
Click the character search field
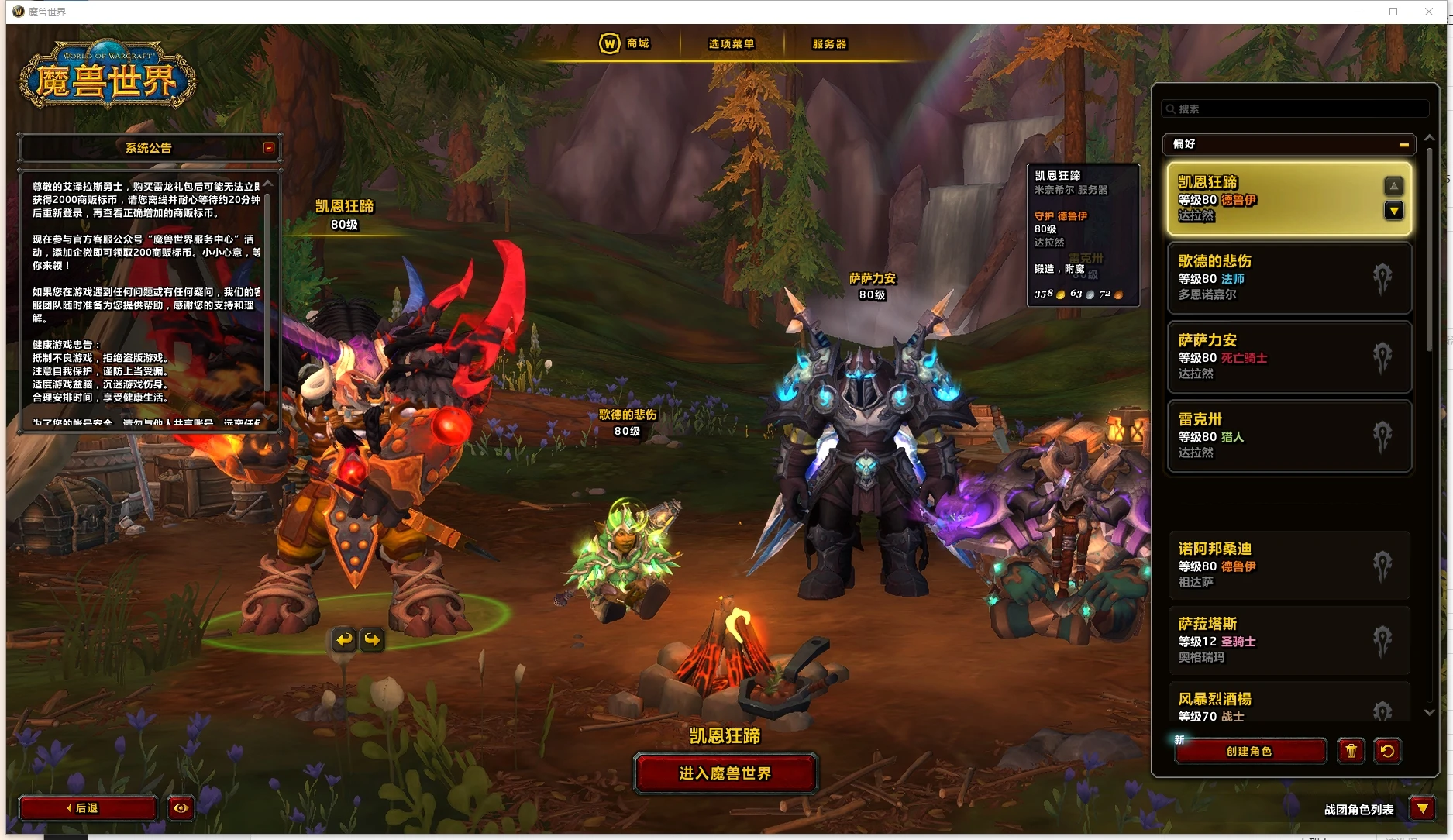pyautogui.click(x=1294, y=109)
